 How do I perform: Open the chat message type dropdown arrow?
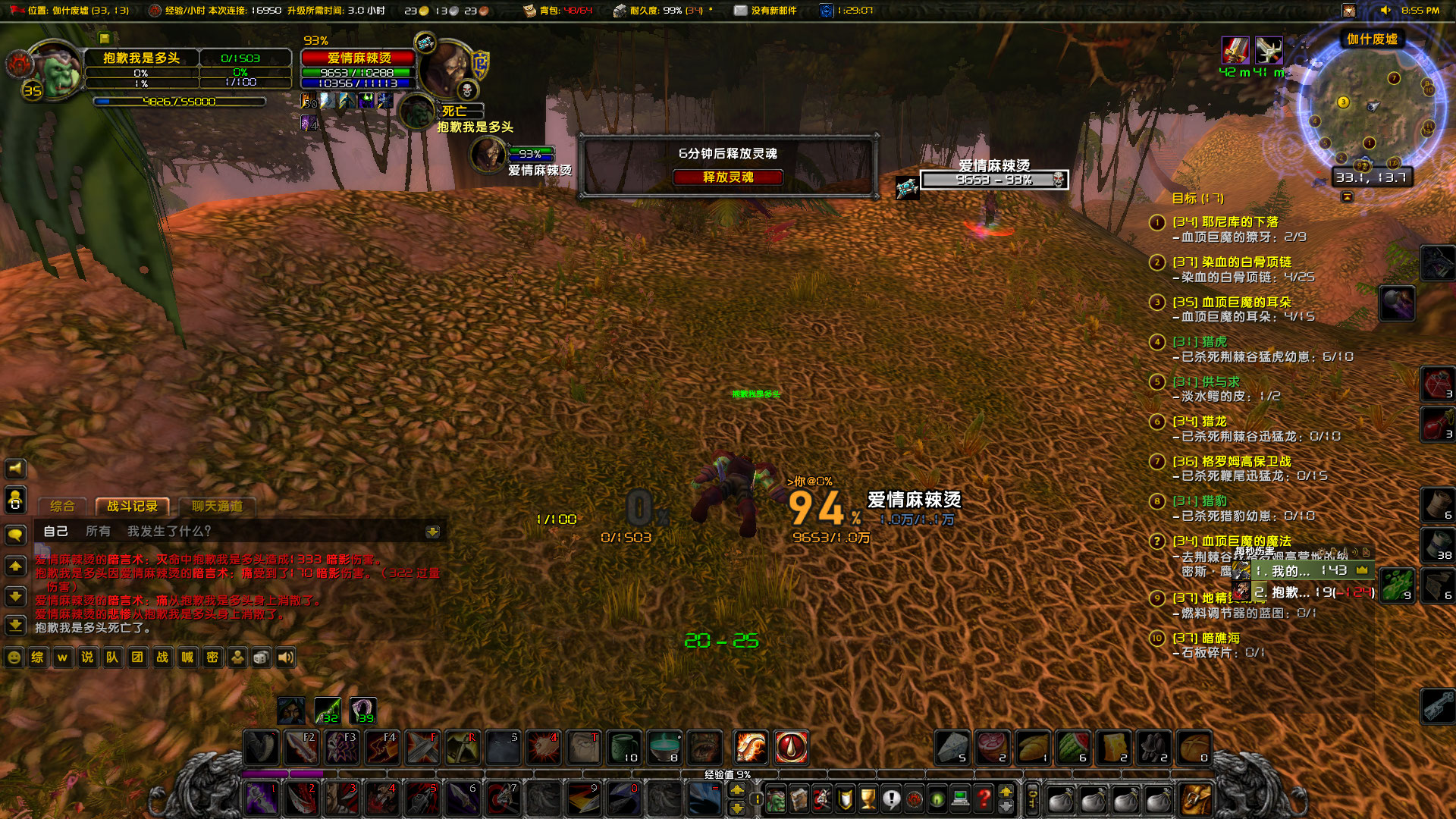point(434,532)
